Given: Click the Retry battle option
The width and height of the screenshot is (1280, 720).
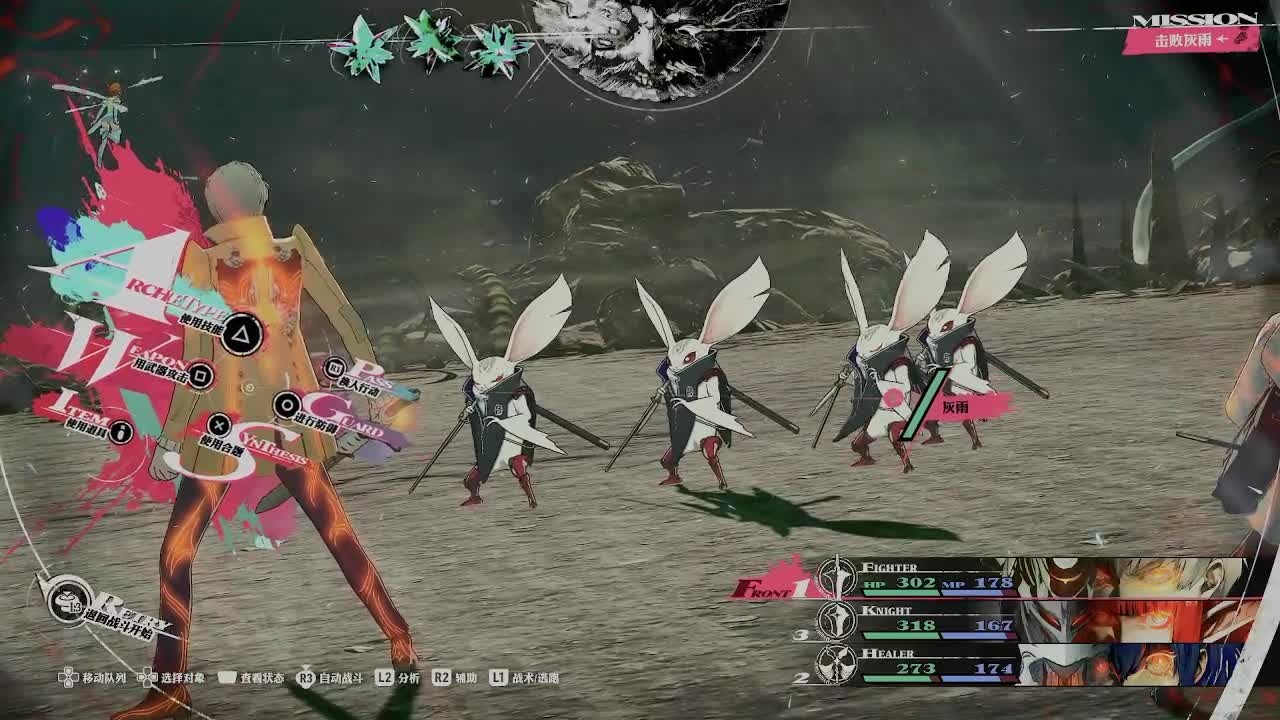Looking at the screenshot, I should [x=68, y=603].
